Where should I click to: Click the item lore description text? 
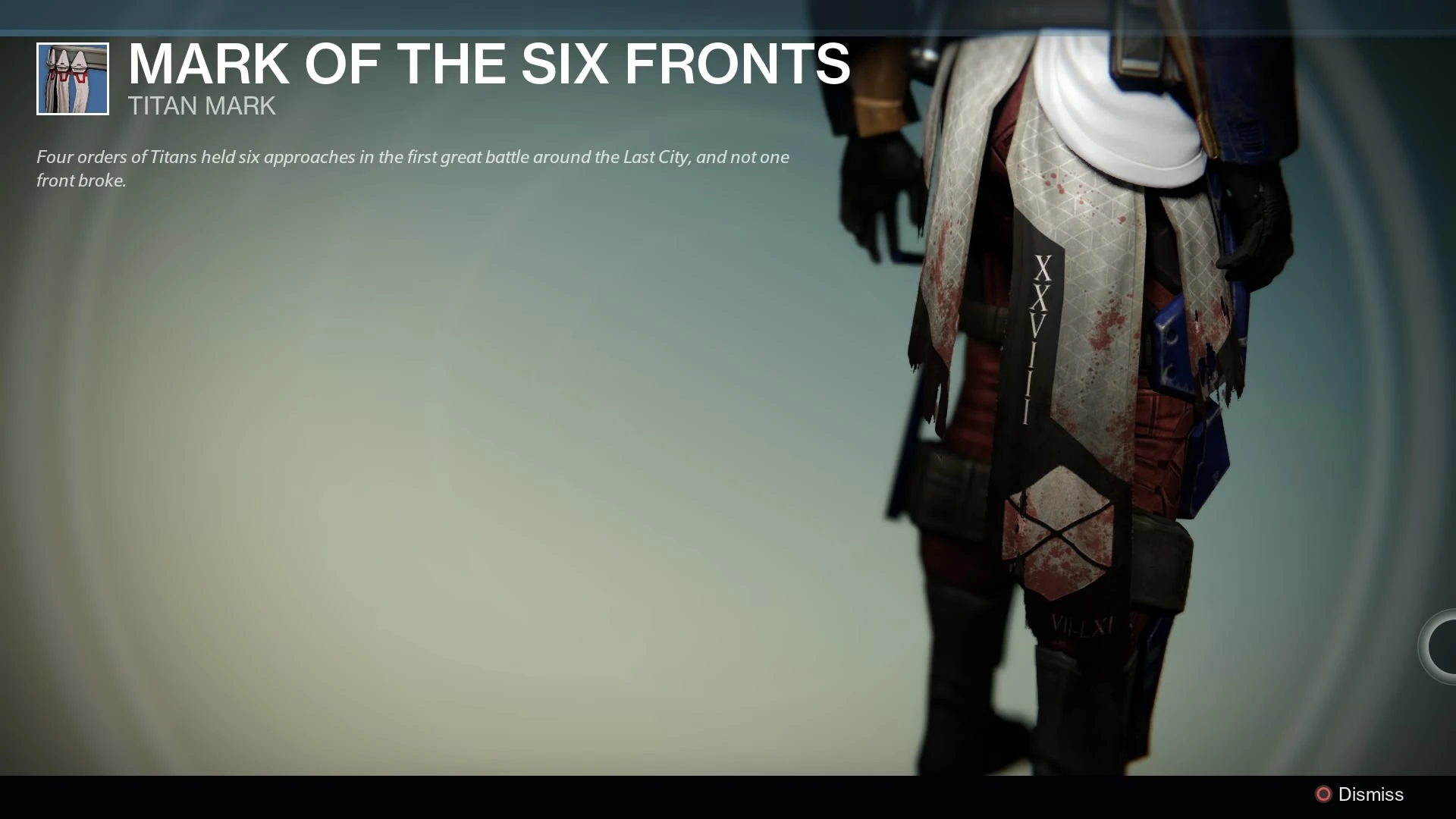[x=413, y=168]
